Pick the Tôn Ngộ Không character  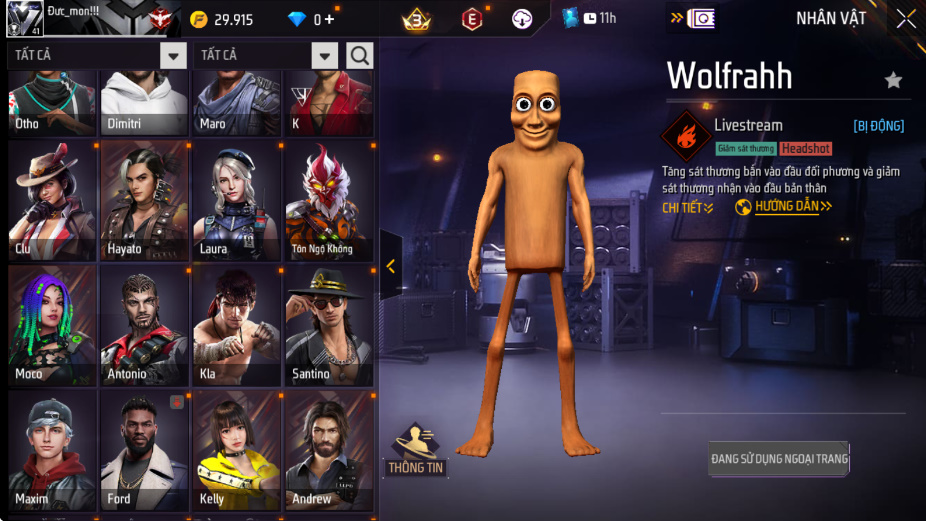(328, 200)
